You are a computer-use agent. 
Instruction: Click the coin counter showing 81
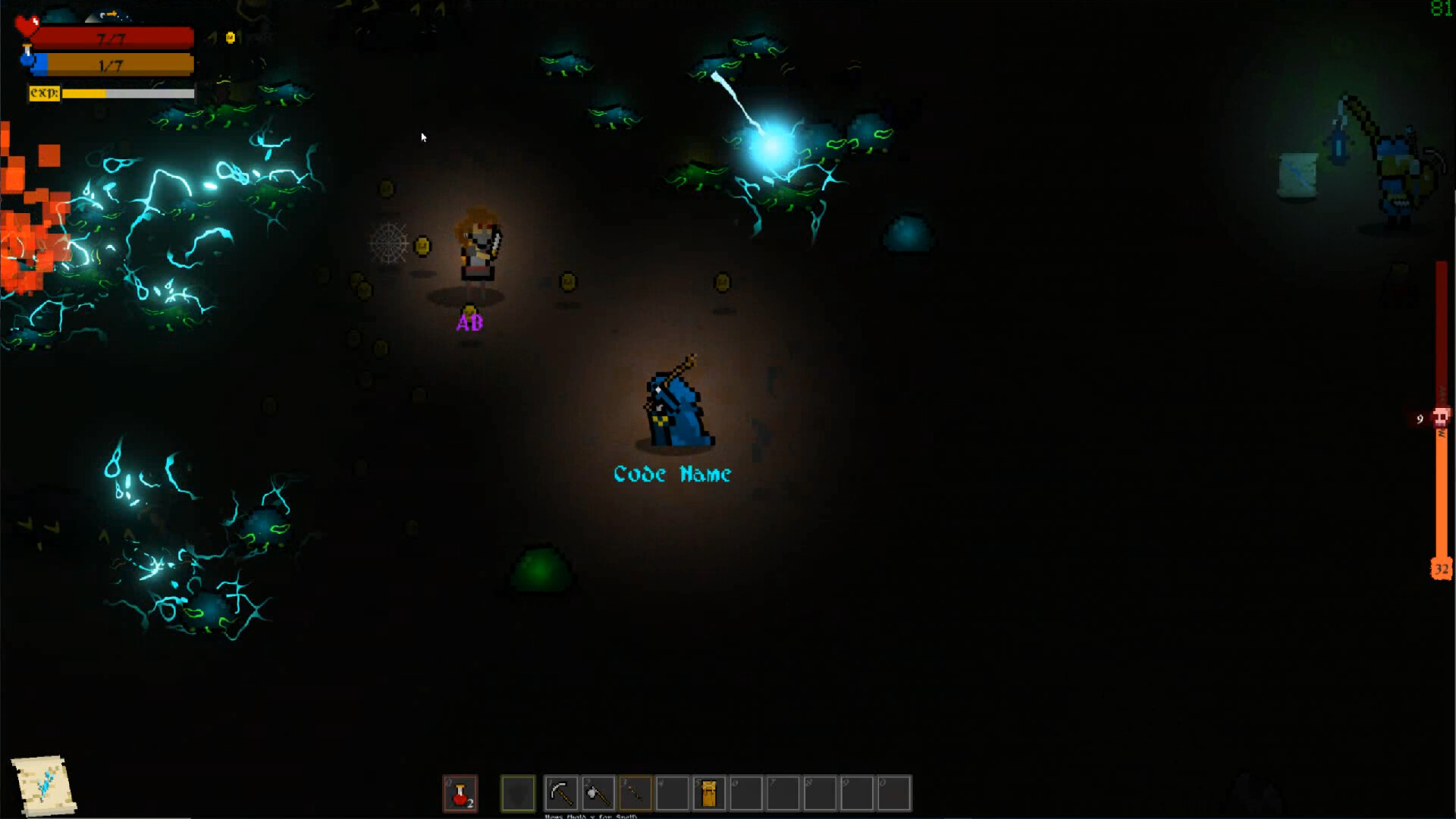tap(1442, 10)
